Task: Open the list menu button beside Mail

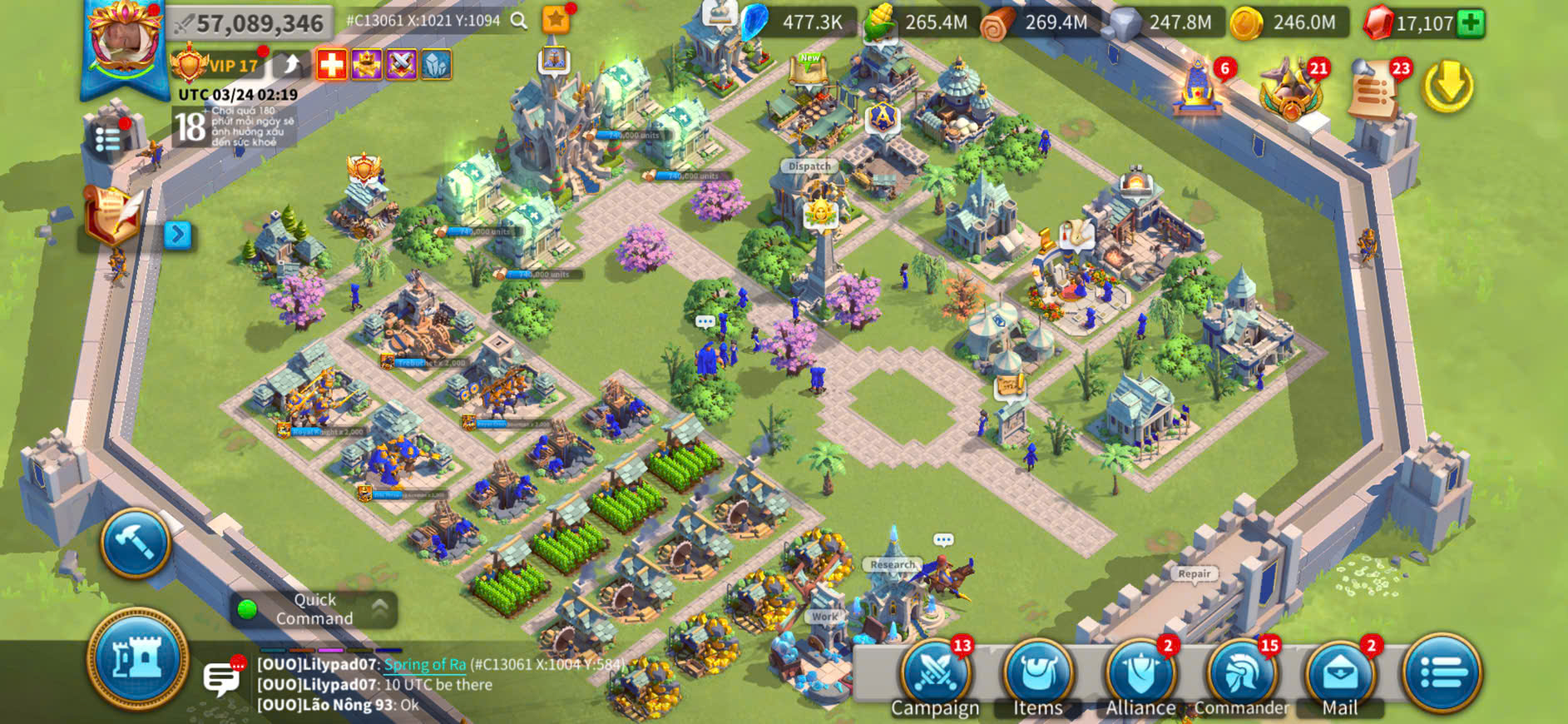Action: [1442, 672]
